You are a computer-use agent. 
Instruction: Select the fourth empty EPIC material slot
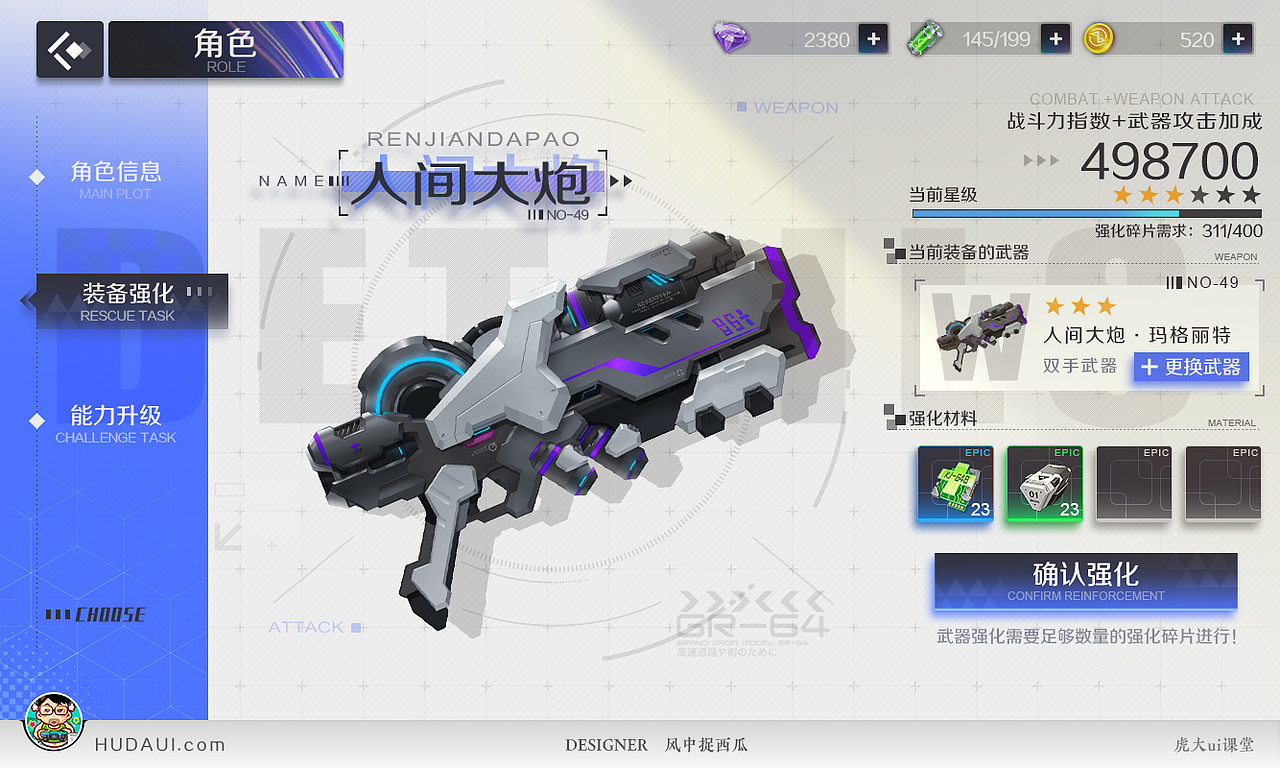[x=1222, y=483]
